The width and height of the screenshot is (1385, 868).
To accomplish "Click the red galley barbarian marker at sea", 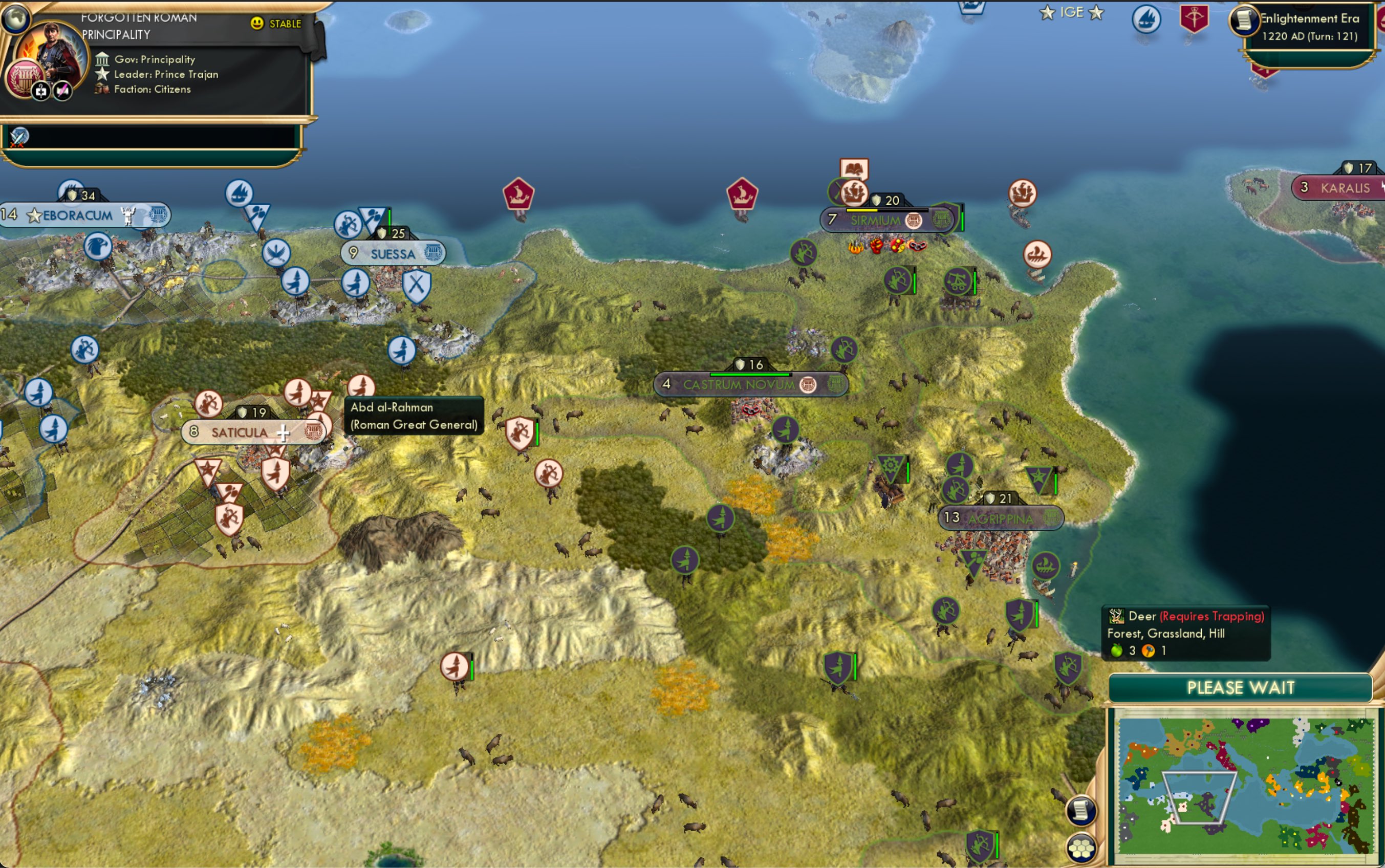I will coord(520,194).
